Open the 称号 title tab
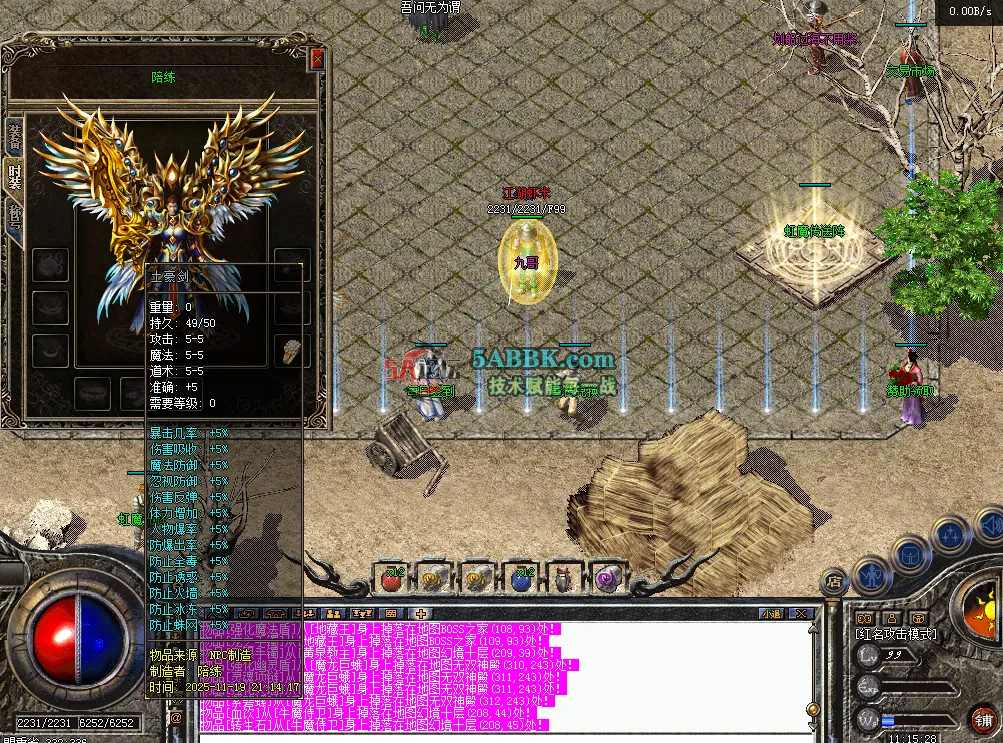 (14, 219)
